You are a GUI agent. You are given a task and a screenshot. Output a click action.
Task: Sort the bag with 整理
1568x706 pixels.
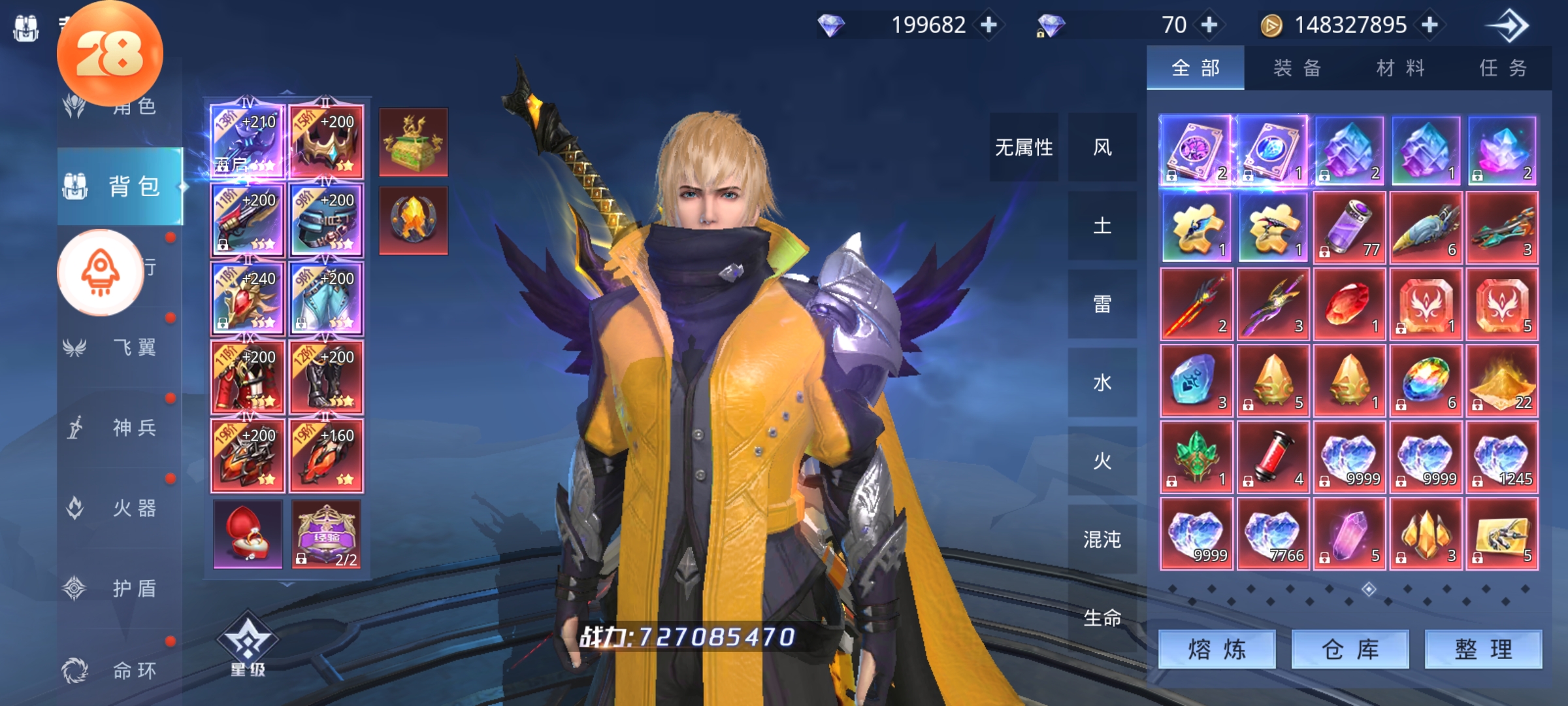coord(1483,649)
